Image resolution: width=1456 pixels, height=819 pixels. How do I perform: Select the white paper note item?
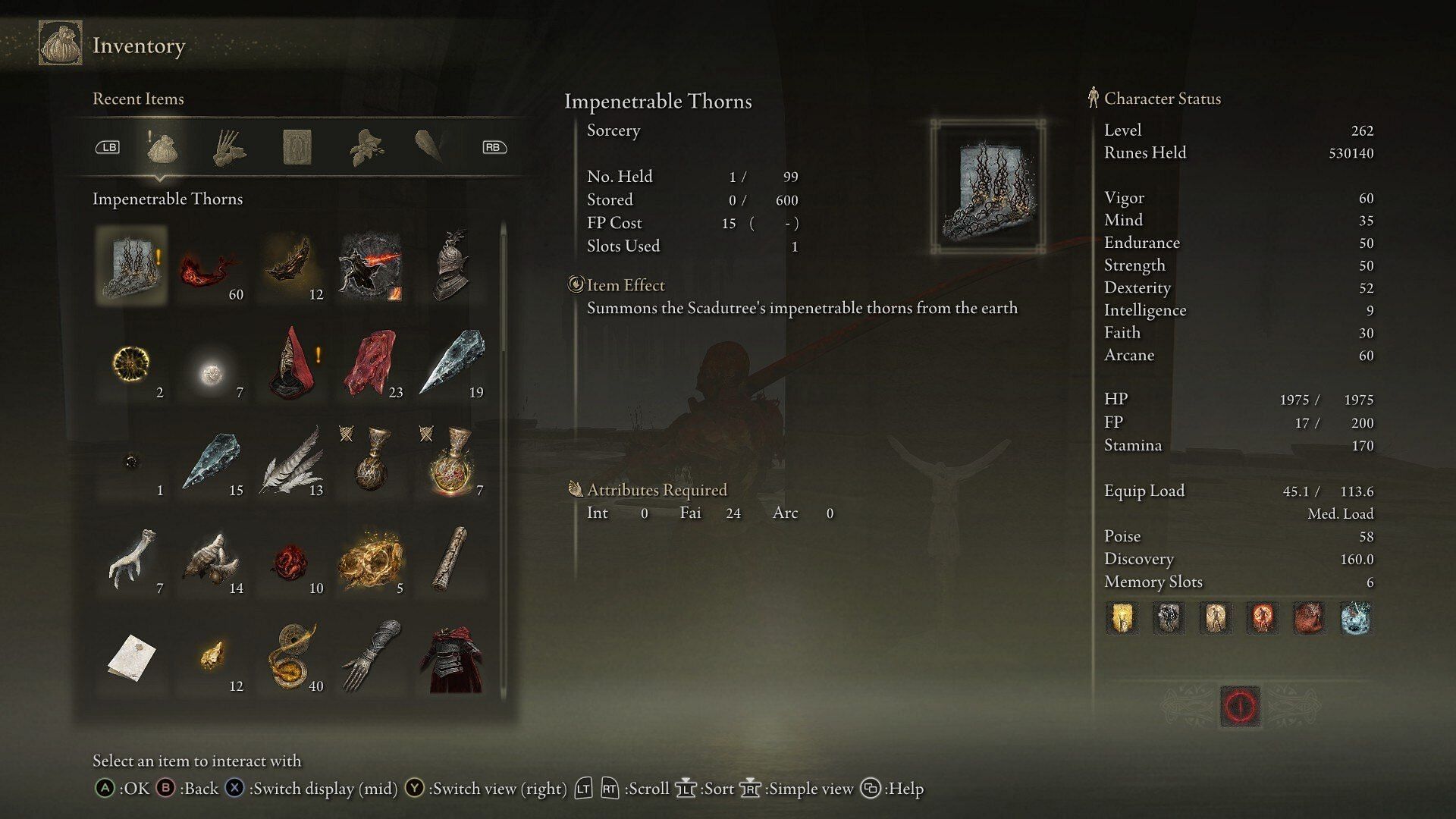(x=132, y=657)
